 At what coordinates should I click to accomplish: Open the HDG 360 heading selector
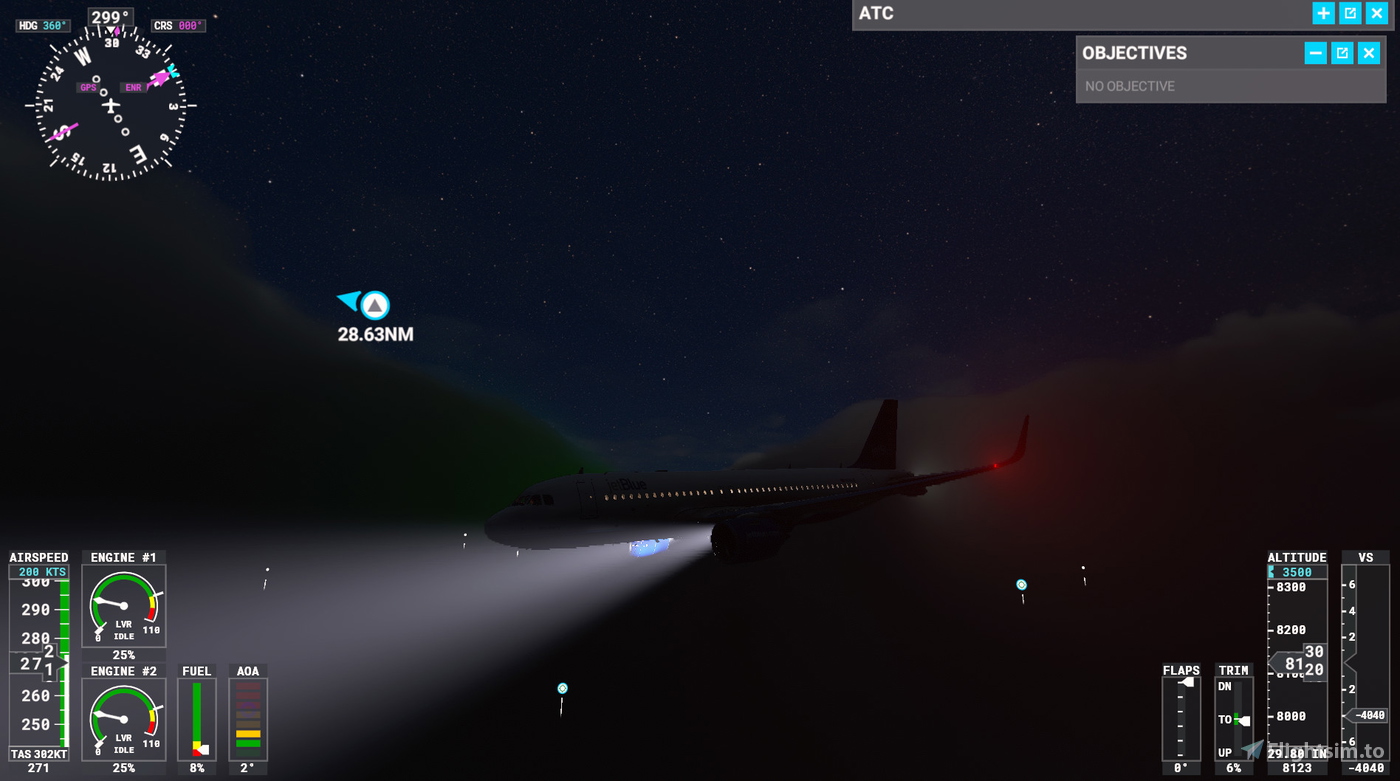tap(41, 25)
